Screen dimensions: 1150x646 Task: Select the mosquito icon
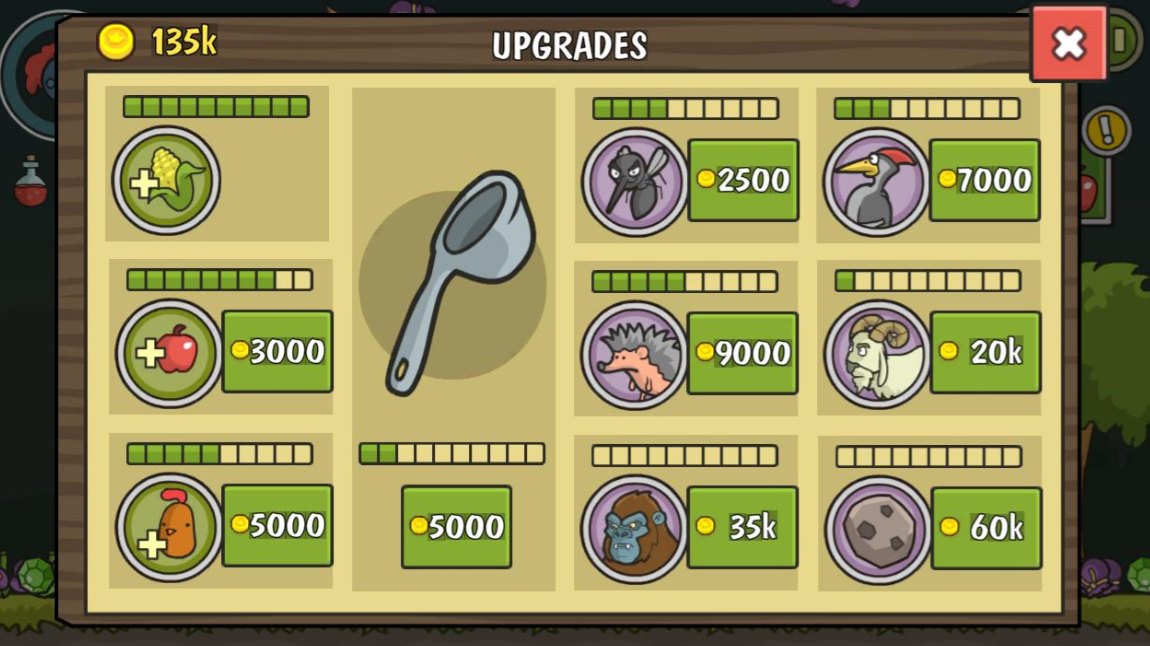634,181
